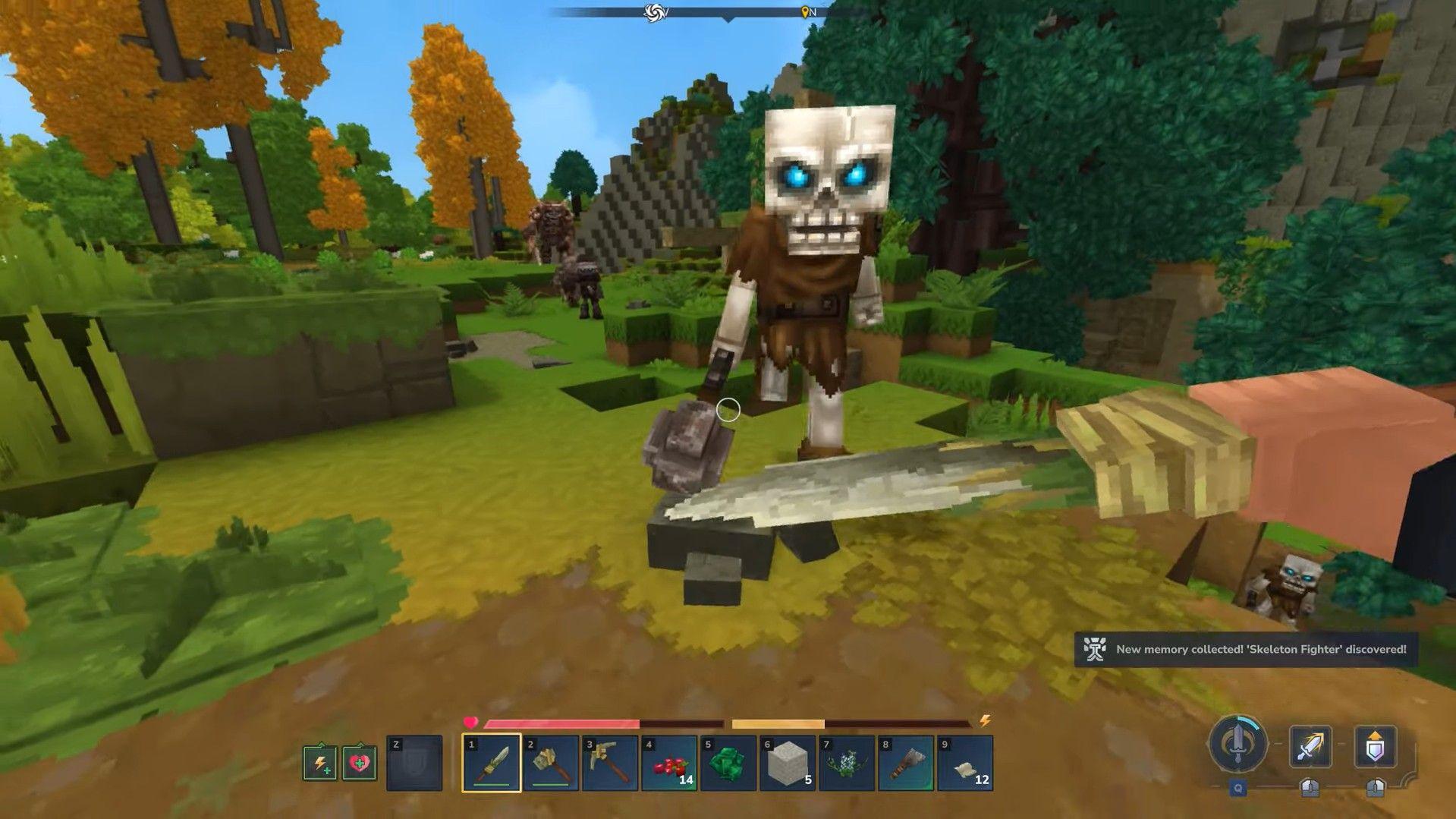1456x819 pixels.
Task: Select the spear in hotbar slot 1
Action: tap(491, 763)
